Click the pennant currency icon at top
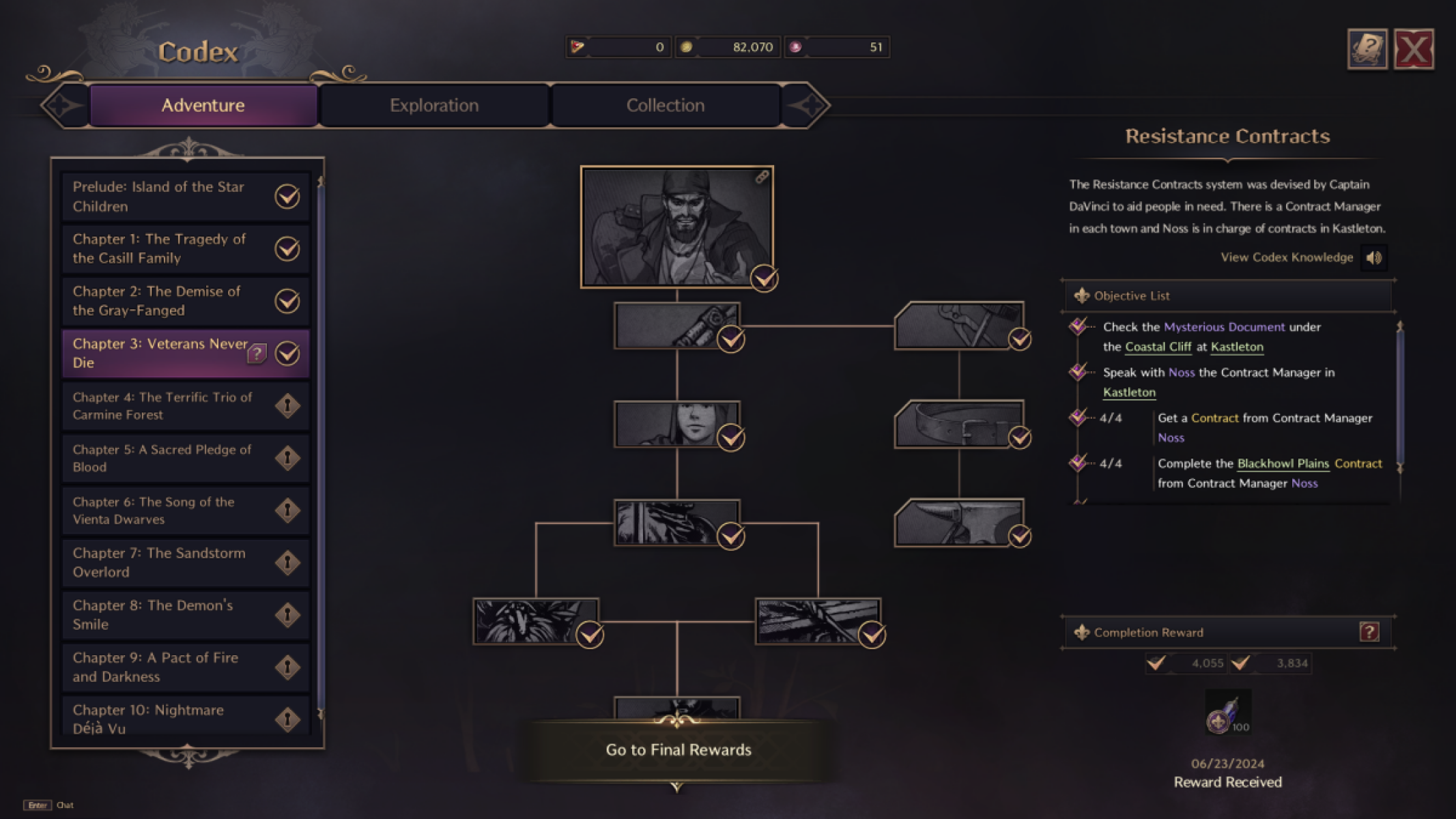 (x=577, y=45)
